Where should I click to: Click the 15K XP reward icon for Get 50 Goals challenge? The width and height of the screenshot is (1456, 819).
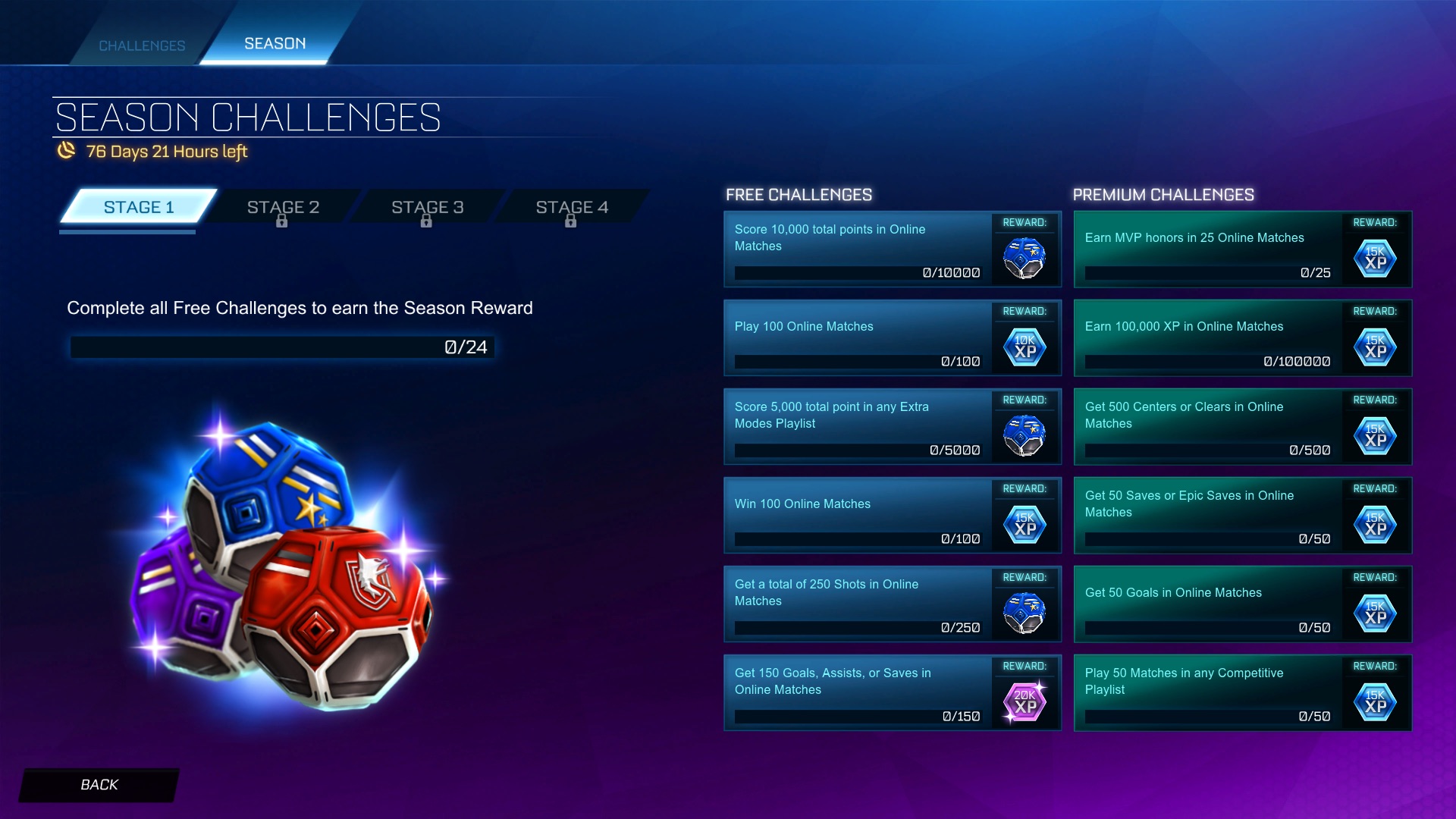click(x=1376, y=613)
